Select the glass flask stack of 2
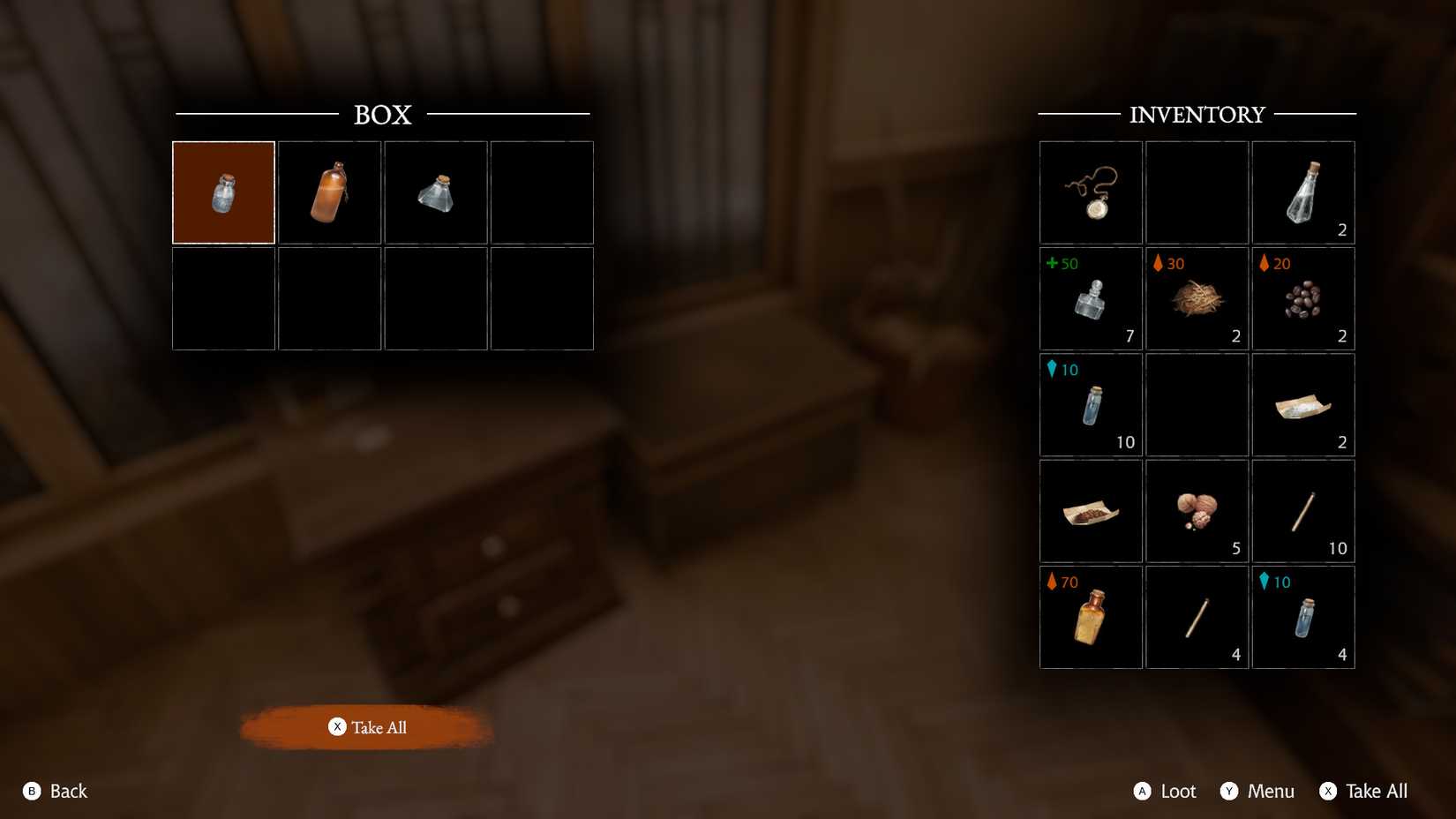The width and height of the screenshot is (1456, 819). [x=1302, y=192]
